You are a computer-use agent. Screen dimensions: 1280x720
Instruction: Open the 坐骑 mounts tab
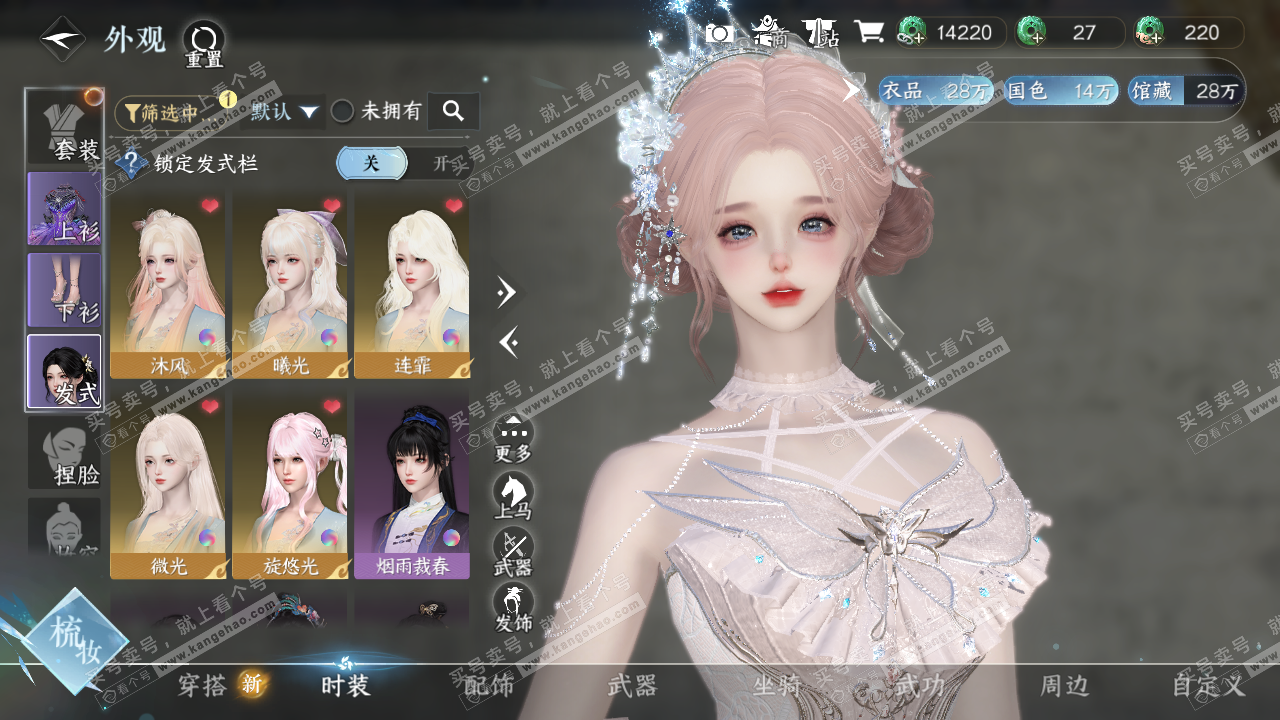point(777,686)
